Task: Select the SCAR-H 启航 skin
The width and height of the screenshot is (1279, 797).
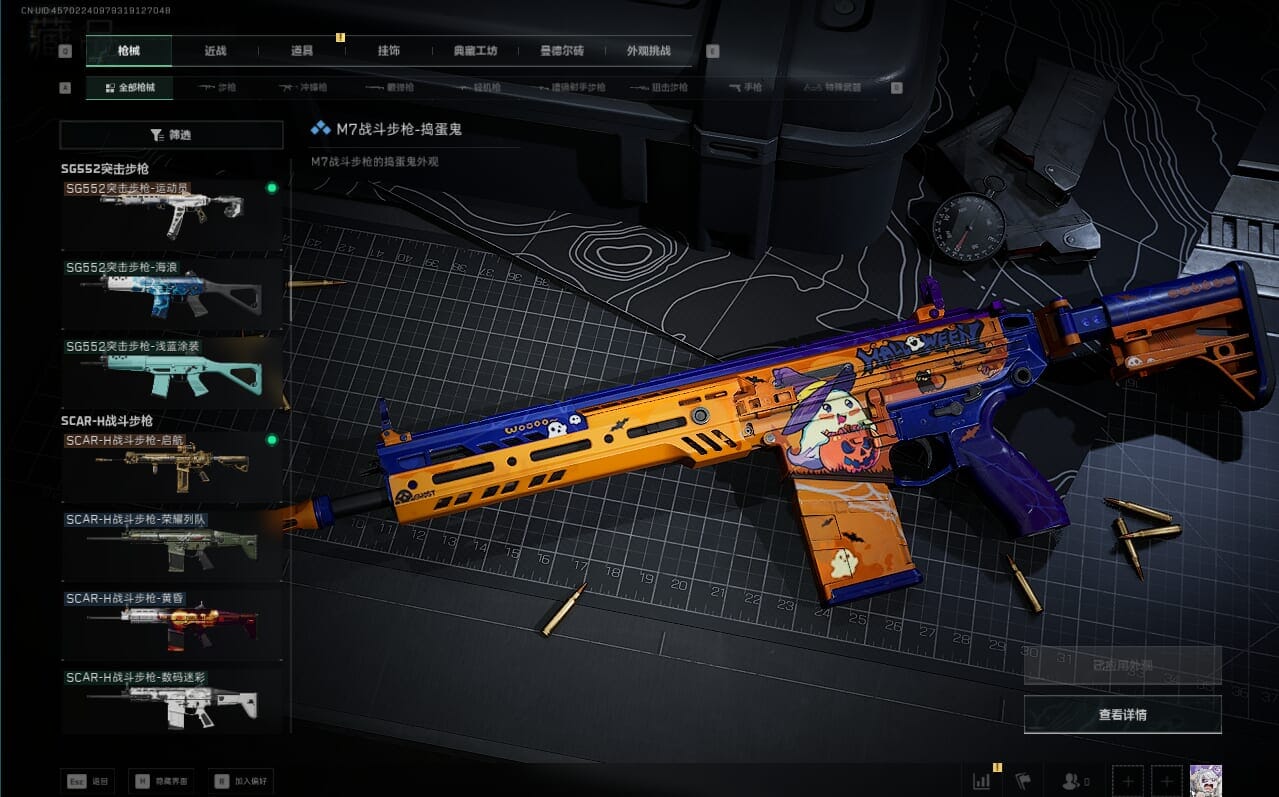Action: (171, 466)
